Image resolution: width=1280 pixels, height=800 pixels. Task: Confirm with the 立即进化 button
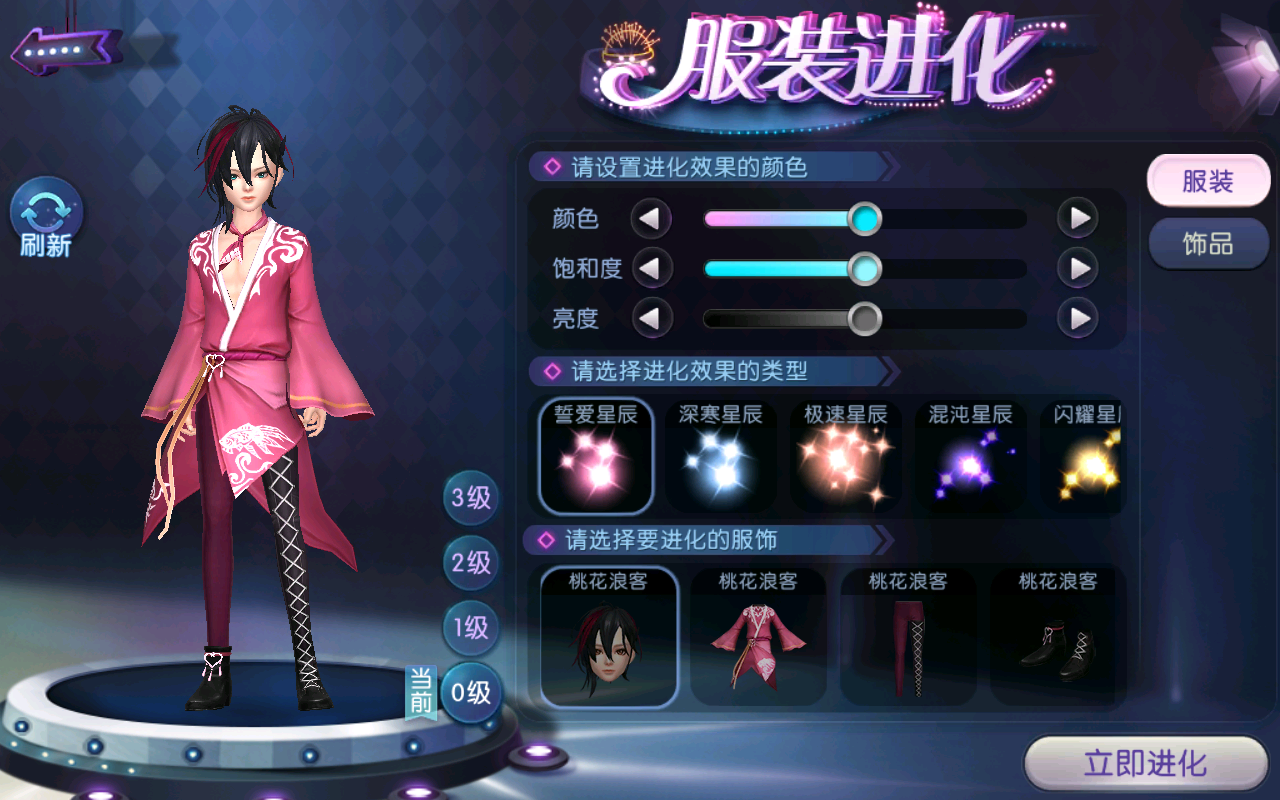[1146, 765]
